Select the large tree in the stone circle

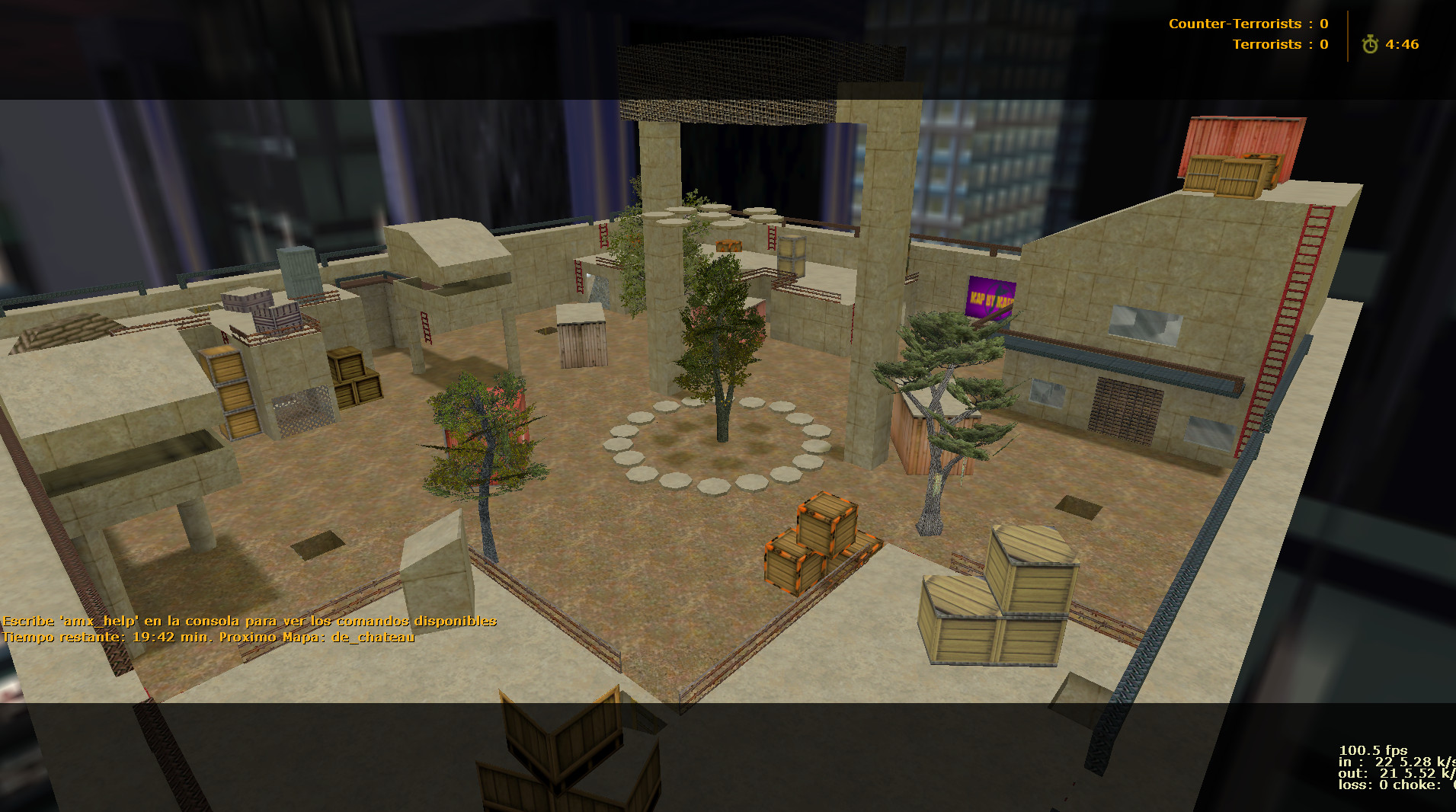tap(721, 358)
